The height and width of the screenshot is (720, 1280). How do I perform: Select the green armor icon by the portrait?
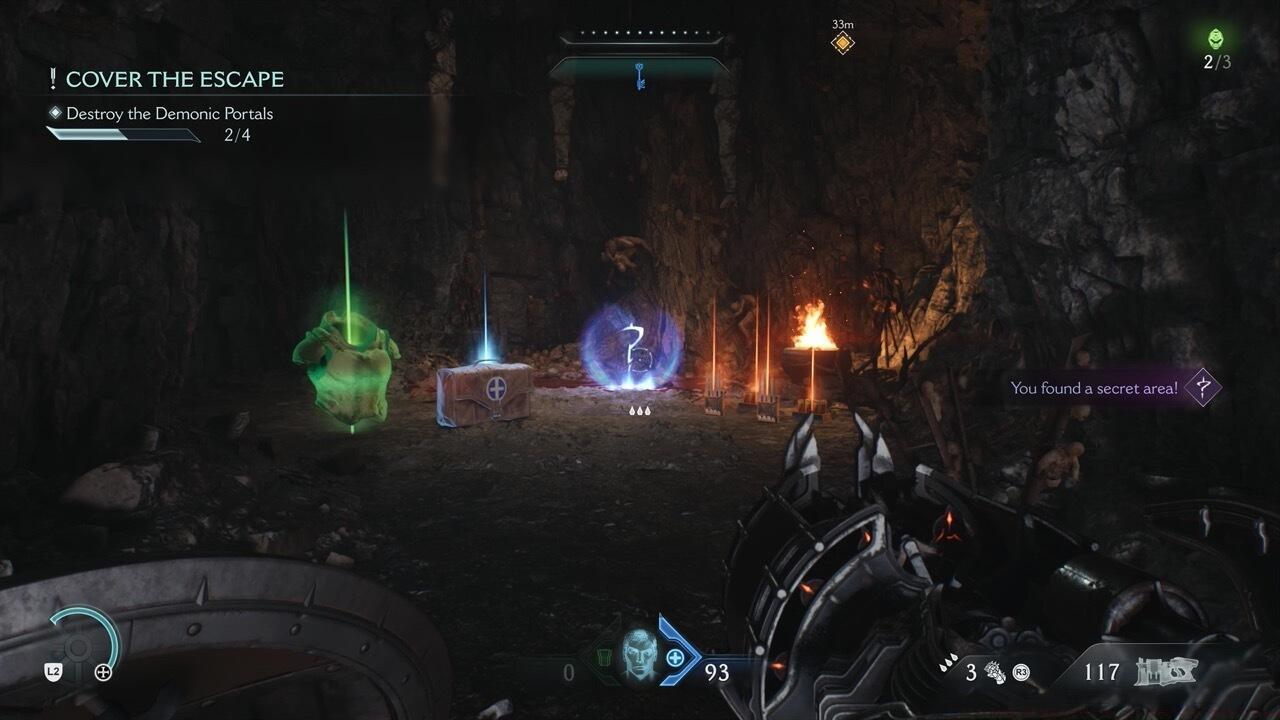604,658
